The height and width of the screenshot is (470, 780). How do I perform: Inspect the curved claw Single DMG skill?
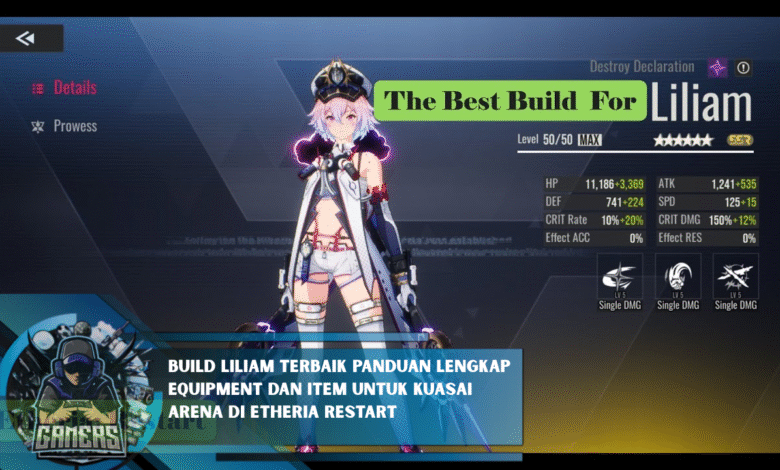point(678,277)
